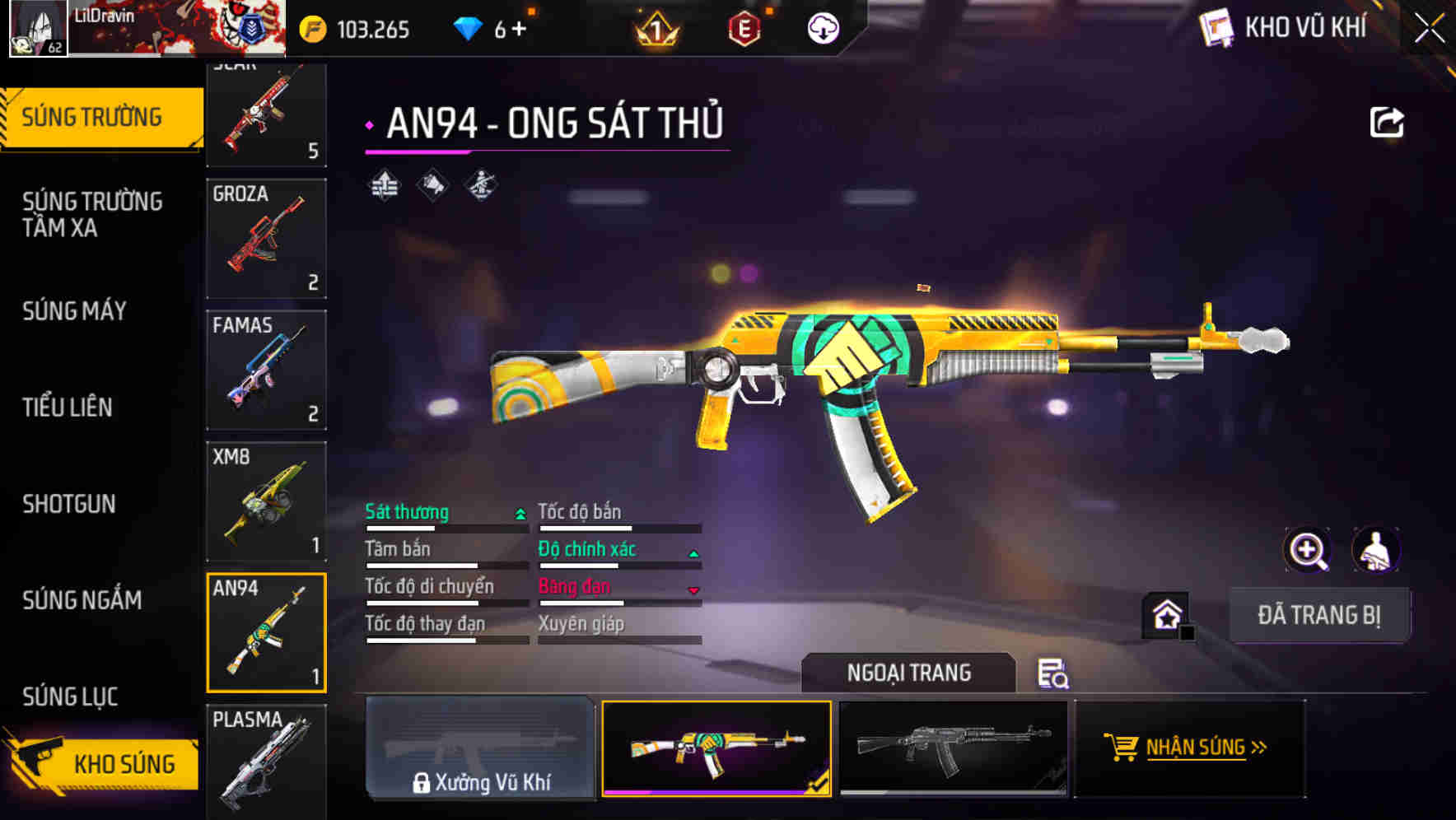
Task: Open the Ngoại Trang tab
Action: point(908,673)
